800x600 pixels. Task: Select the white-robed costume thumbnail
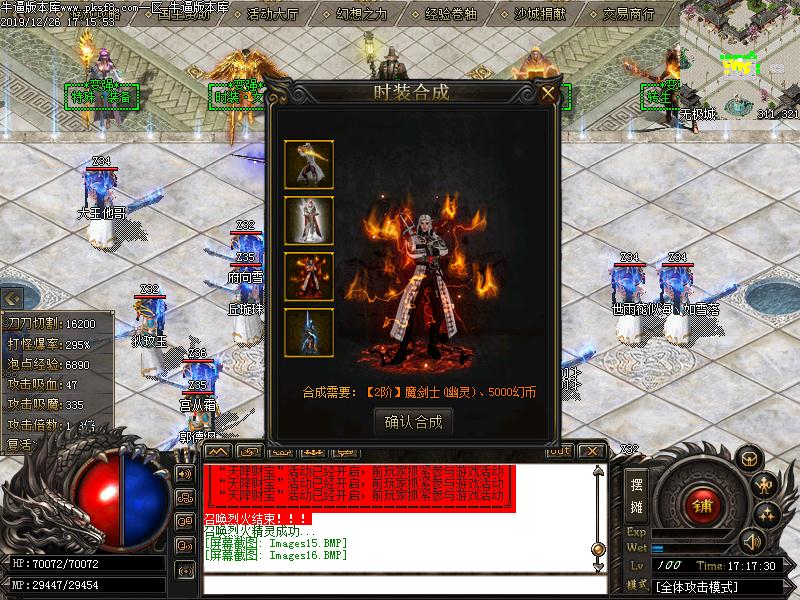(309, 220)
